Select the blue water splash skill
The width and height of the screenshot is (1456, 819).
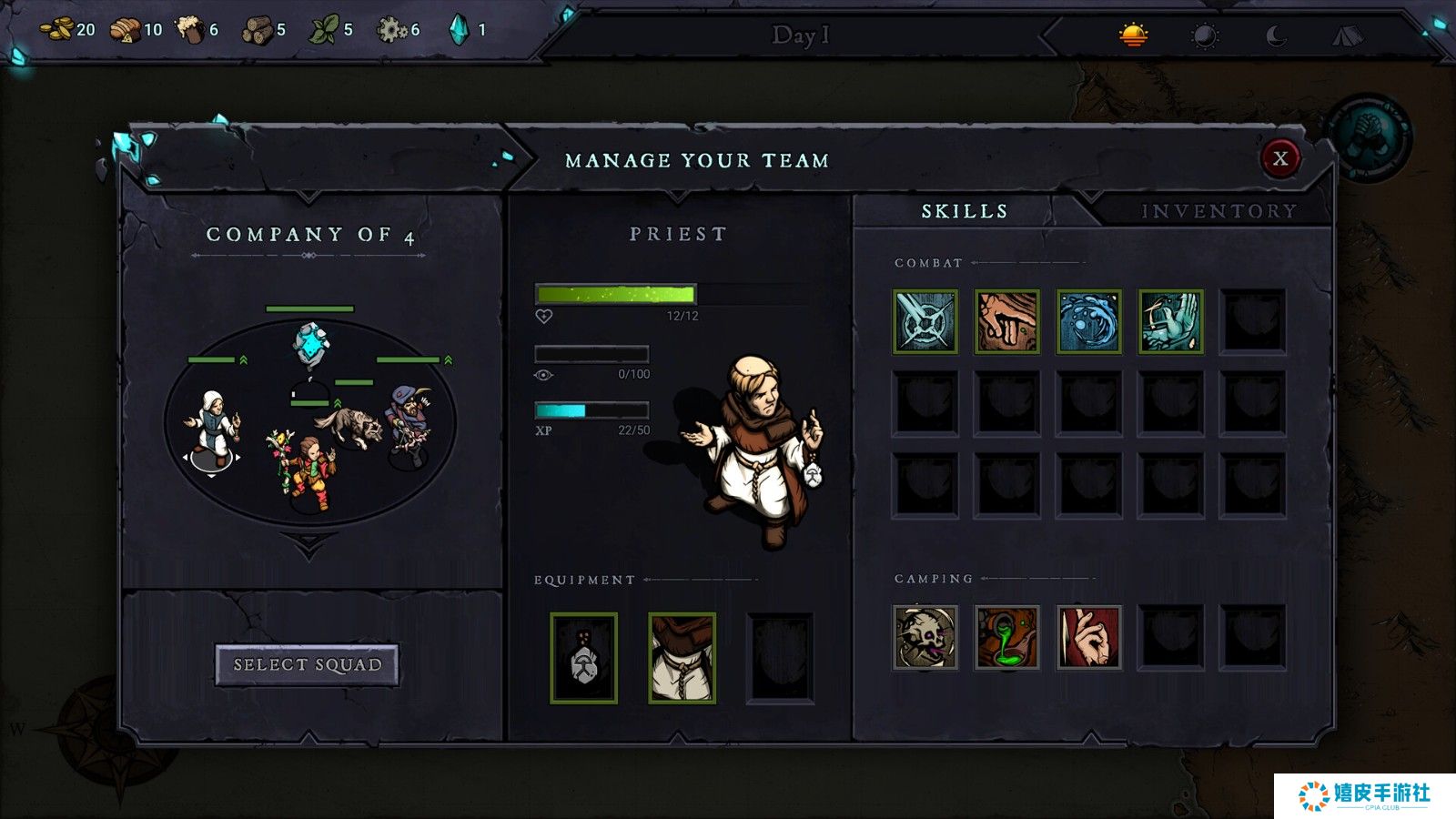click(x=1089, y=321)
